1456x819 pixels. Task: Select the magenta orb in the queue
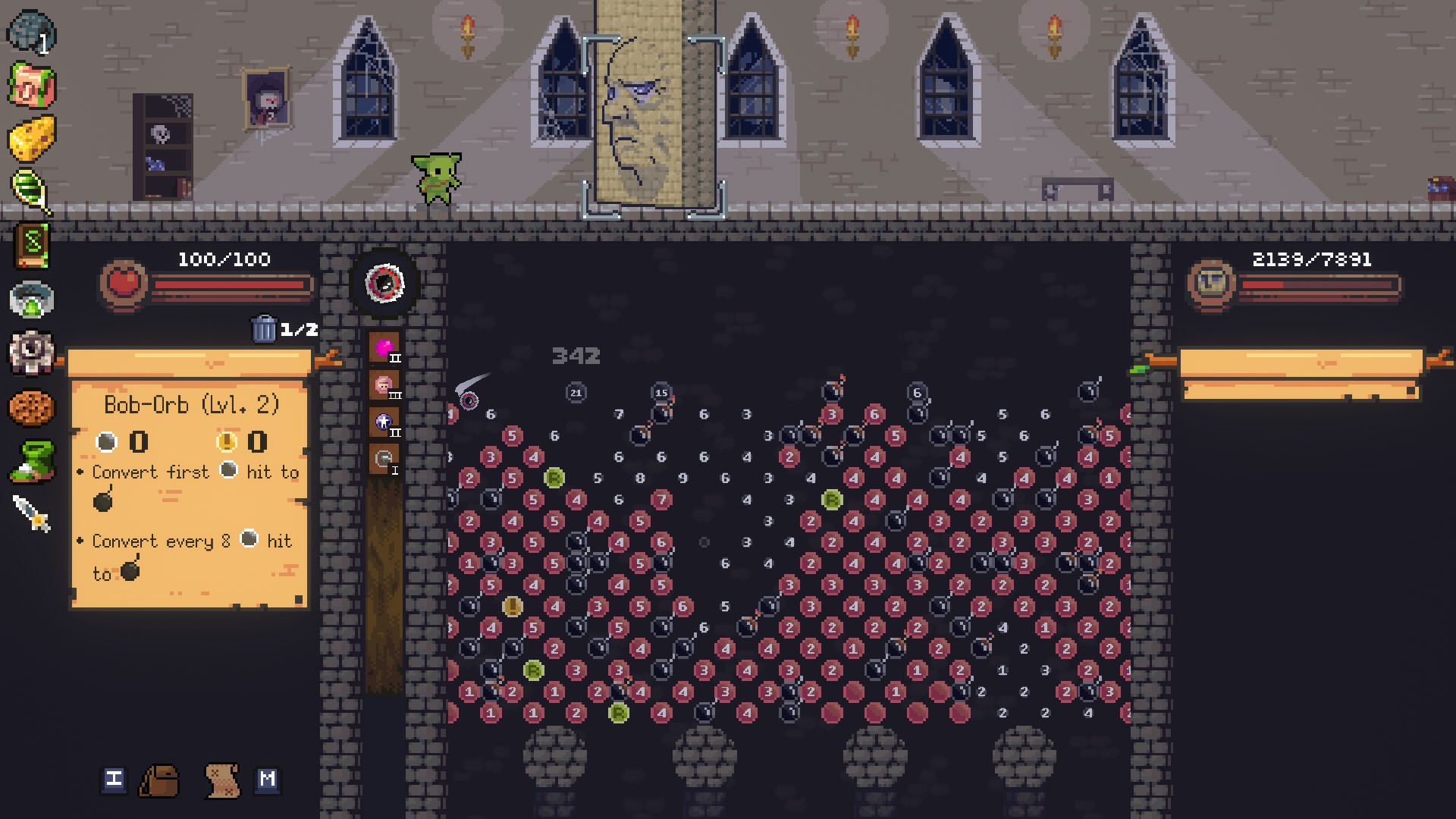[x=384, y=348]
